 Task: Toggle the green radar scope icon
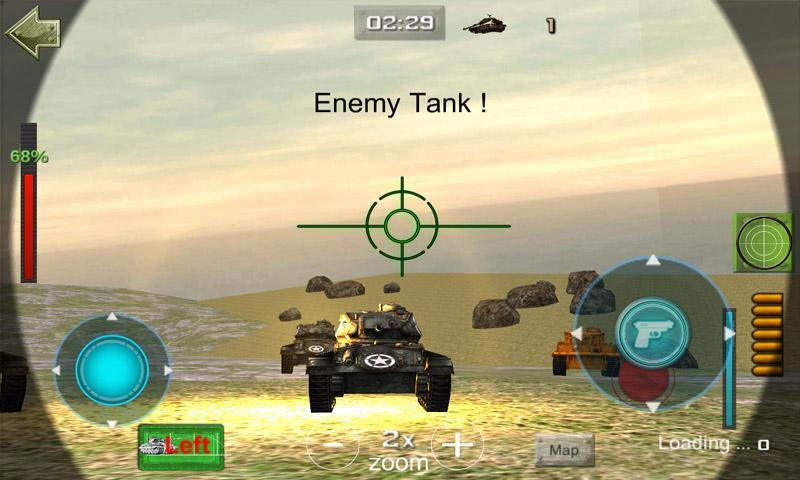(763, 242)
